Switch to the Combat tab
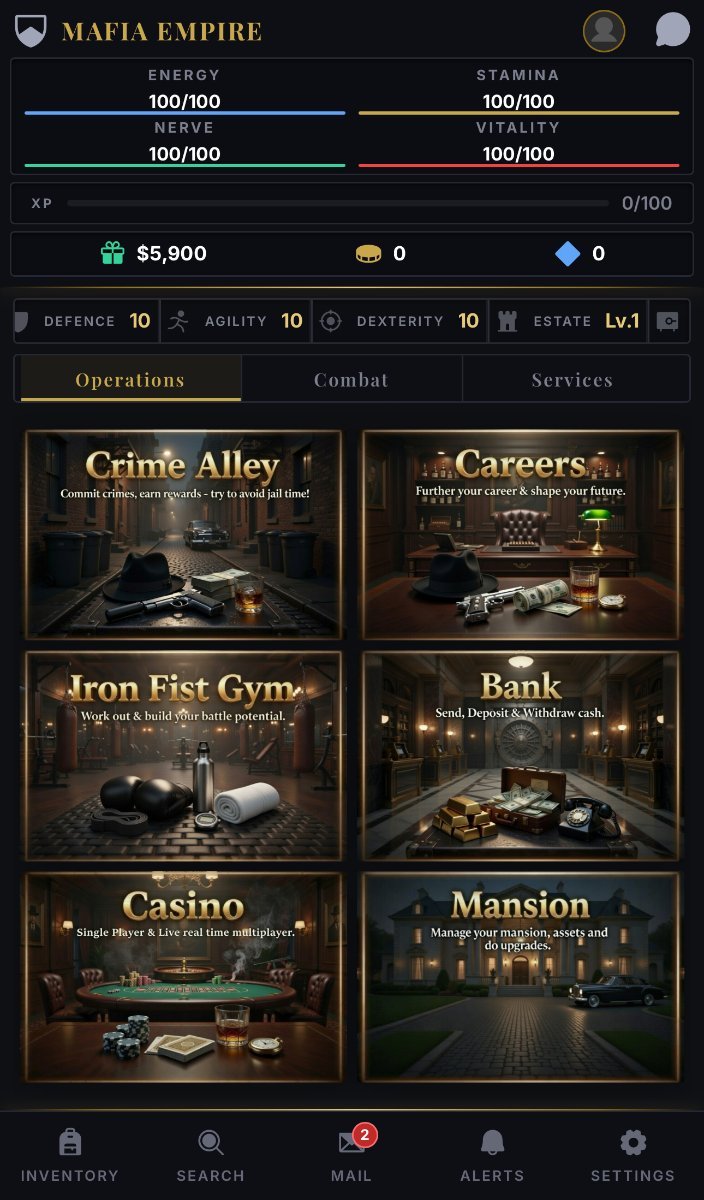This screenshot has height=1200, width=704. [351, 380]
